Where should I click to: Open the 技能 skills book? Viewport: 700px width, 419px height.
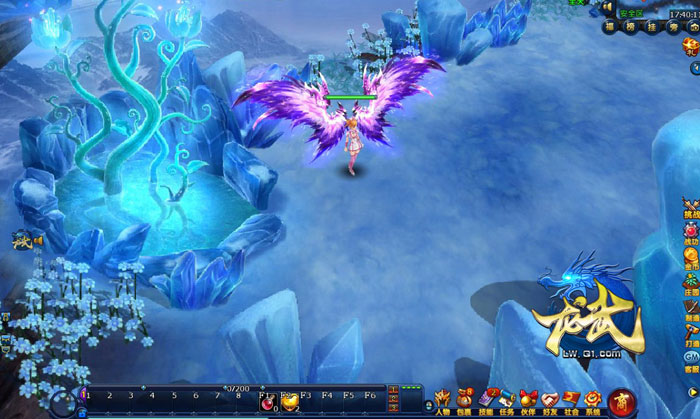click(487, 399)
